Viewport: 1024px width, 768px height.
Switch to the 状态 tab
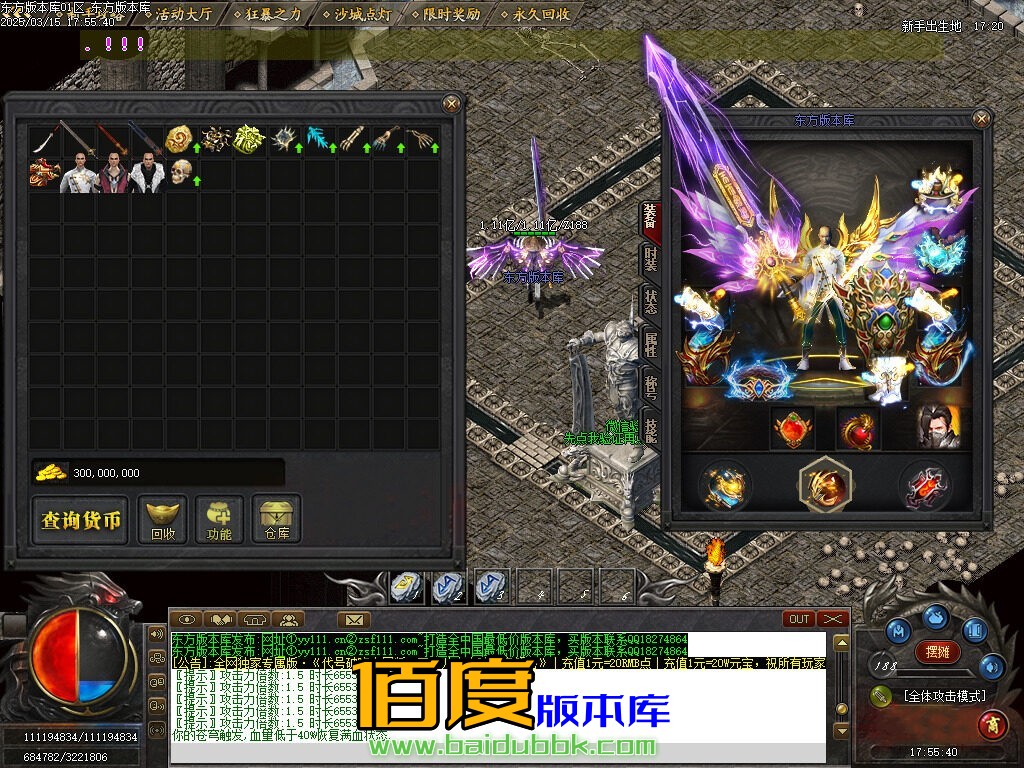pyautogui.click(x=651, y=304)
